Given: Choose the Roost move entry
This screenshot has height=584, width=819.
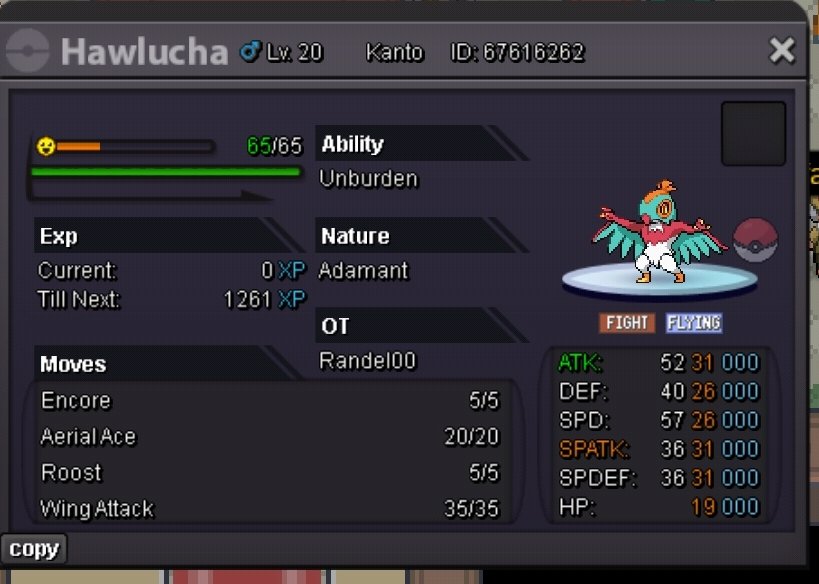Looking at the screenshot, I should tap(270, 473).
